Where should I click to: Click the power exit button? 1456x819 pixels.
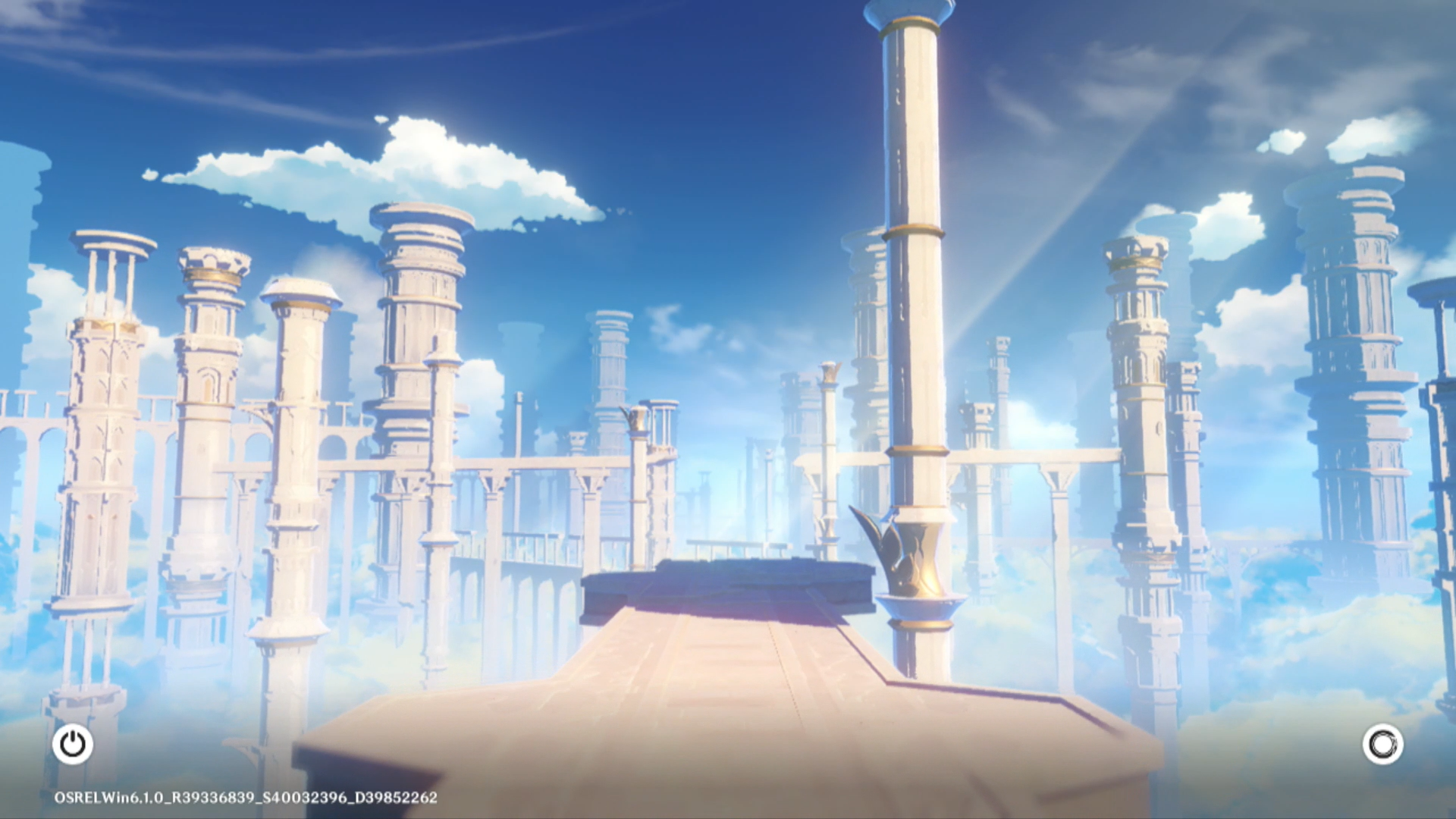click(x=73, y=744)
